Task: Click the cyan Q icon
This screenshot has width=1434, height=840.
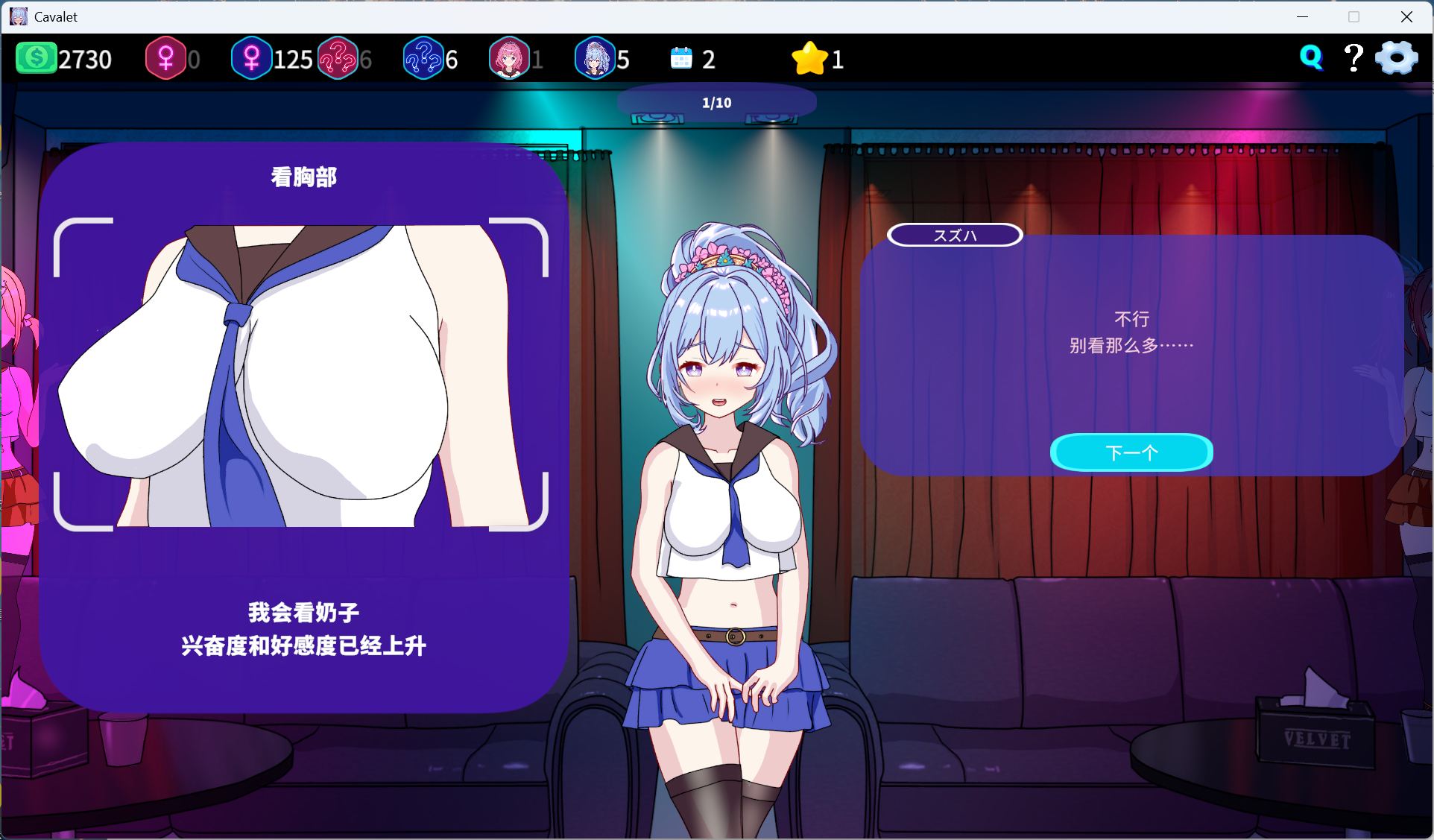Action: click(x=1310, y=57)
